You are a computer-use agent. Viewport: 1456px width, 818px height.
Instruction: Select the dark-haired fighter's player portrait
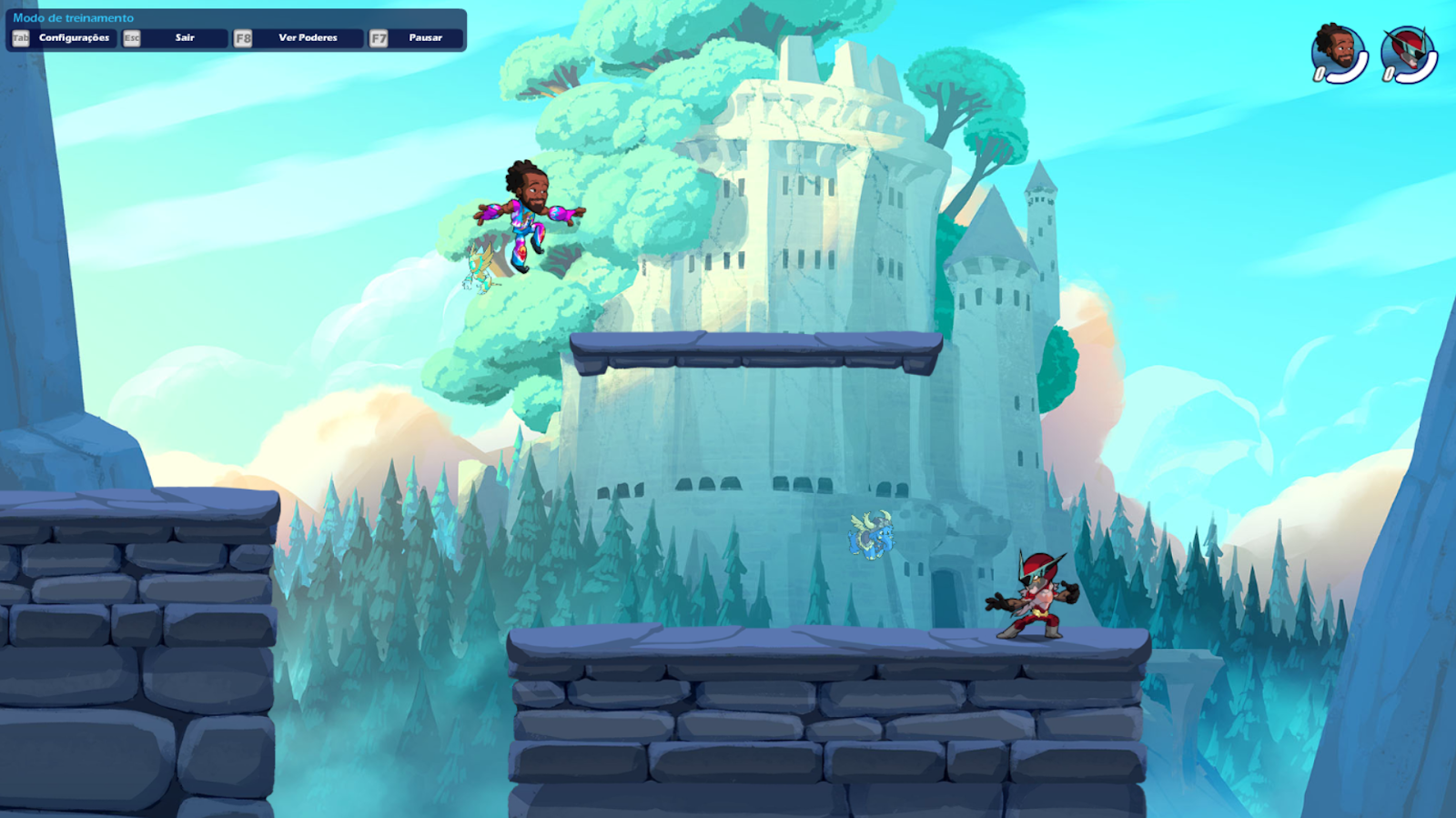1338,53
